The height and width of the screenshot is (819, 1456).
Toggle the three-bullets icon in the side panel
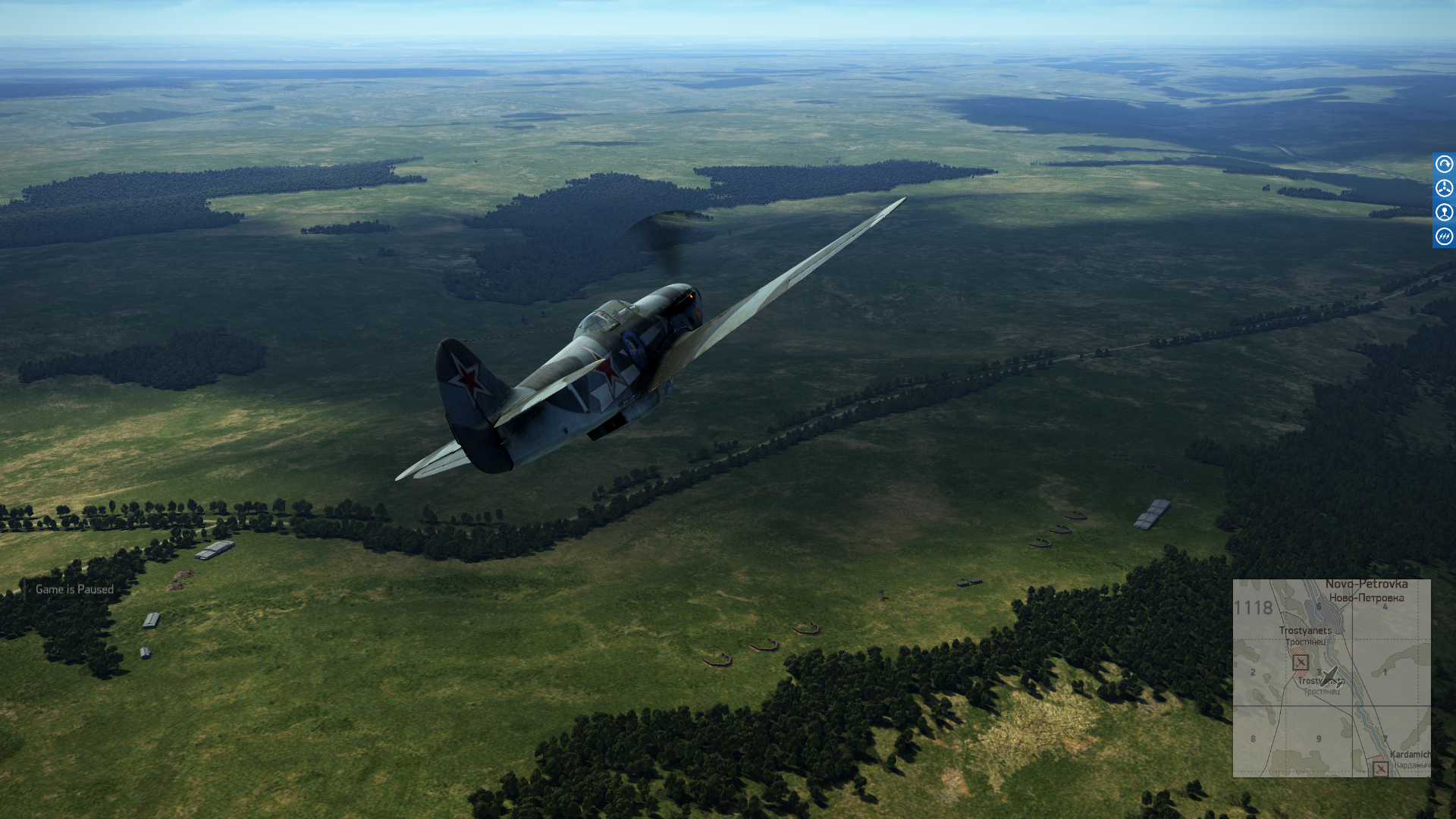point(1444,237)
